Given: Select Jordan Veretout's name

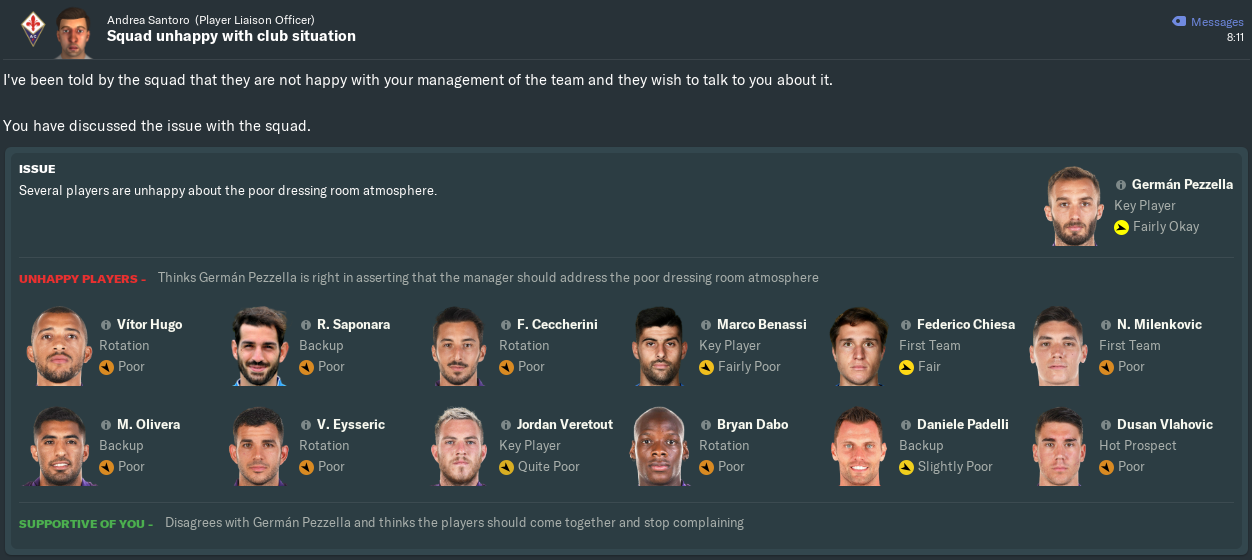Looking at the screenshot, I should 565,425.
